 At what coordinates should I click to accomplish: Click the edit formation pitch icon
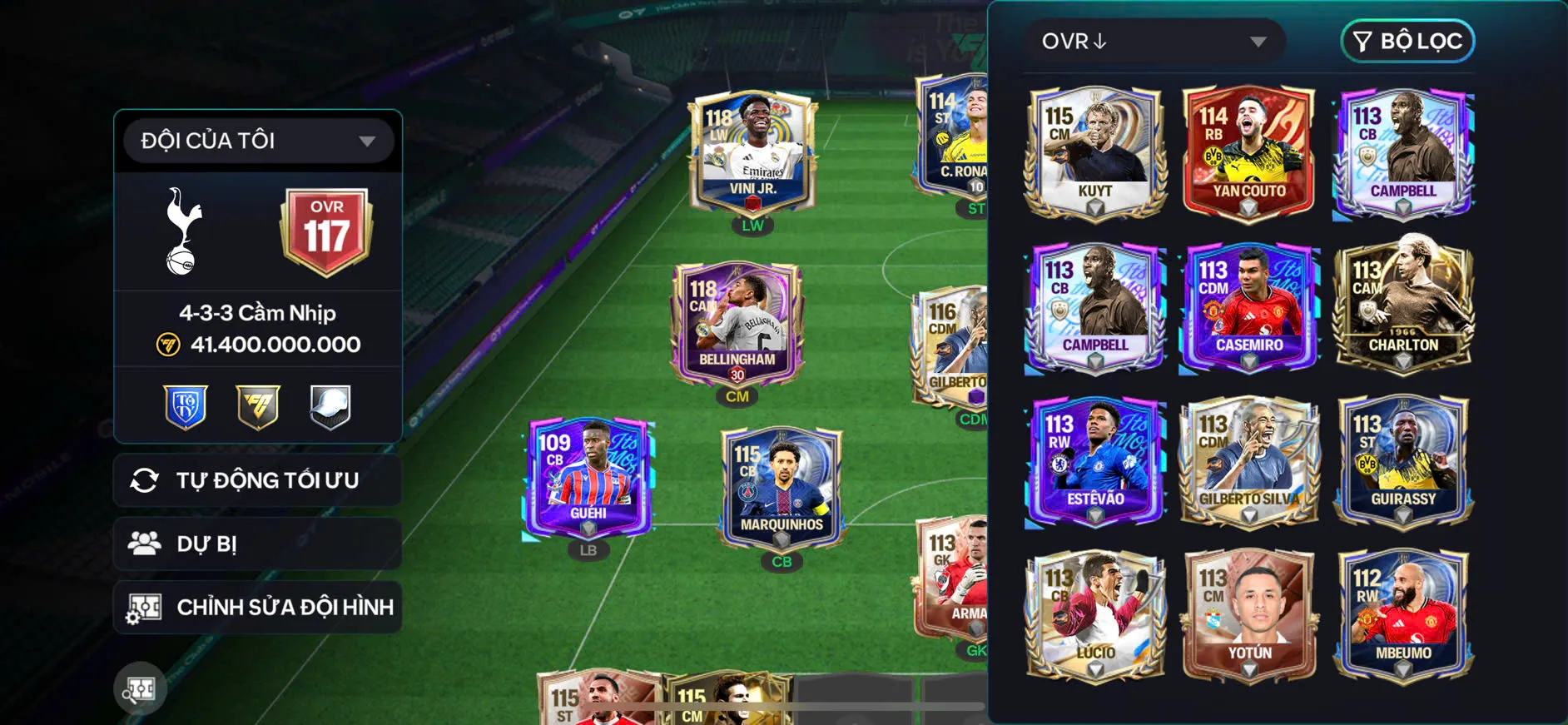click(146, 607)
